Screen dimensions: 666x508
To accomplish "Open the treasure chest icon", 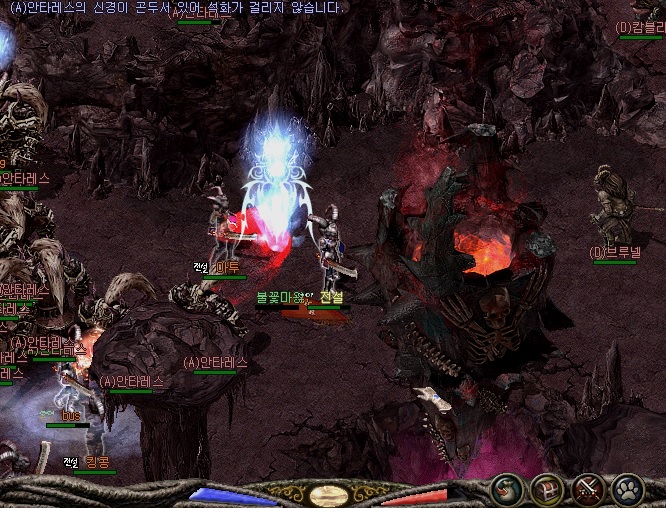I will [548, 490].
